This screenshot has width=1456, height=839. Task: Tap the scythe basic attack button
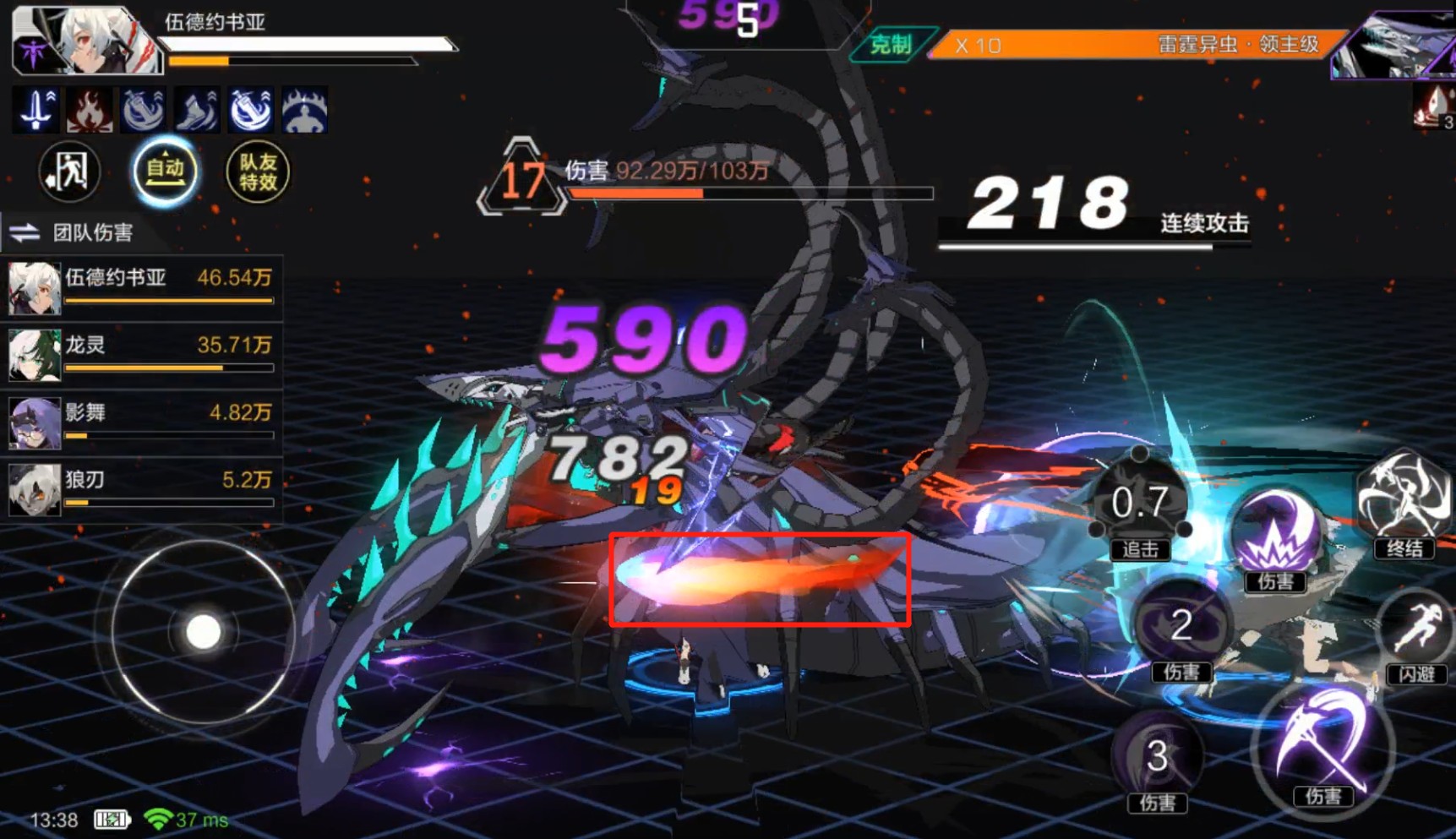1322,748
